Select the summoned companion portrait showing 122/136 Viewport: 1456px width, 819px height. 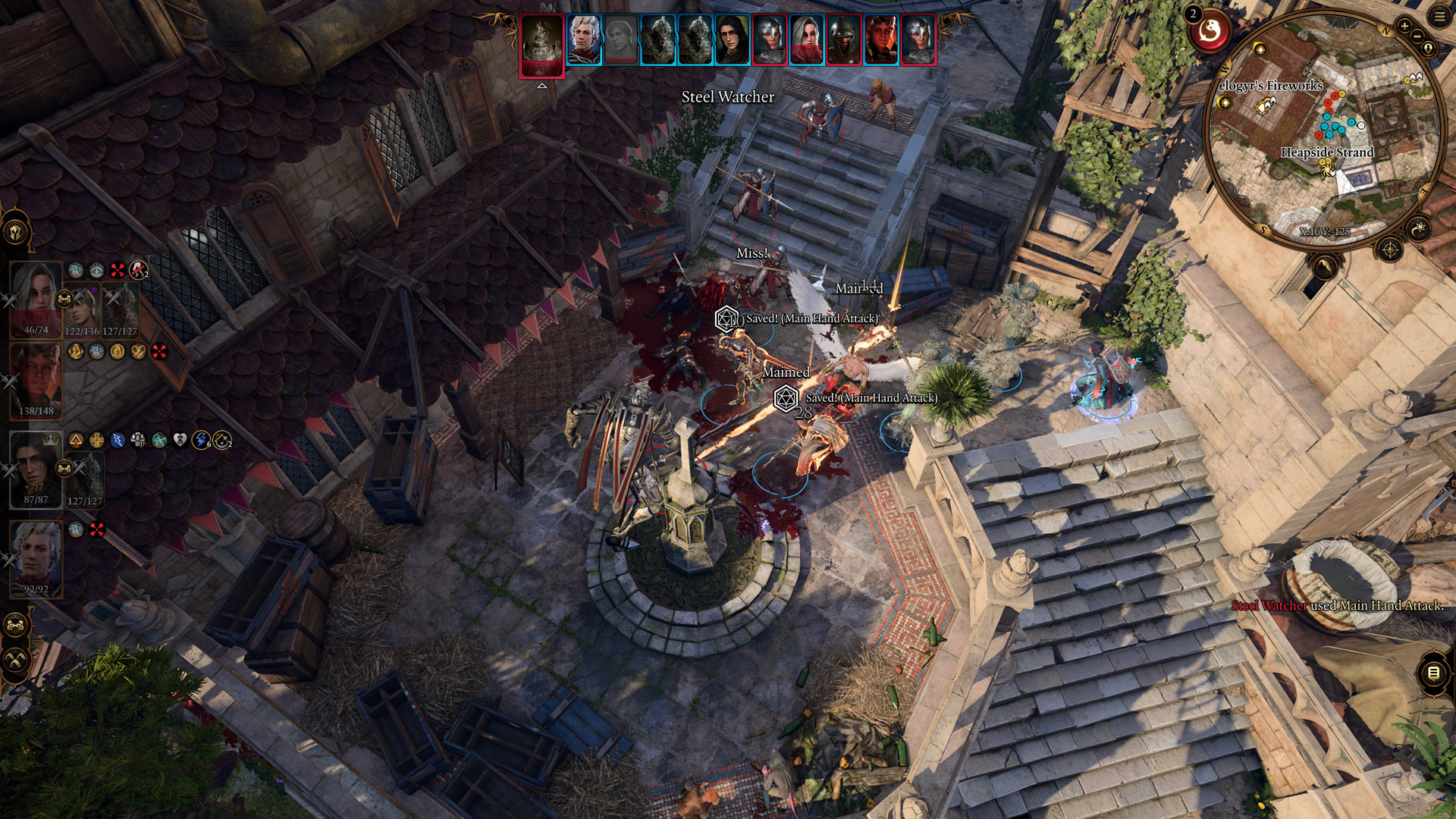coord(82,309)
